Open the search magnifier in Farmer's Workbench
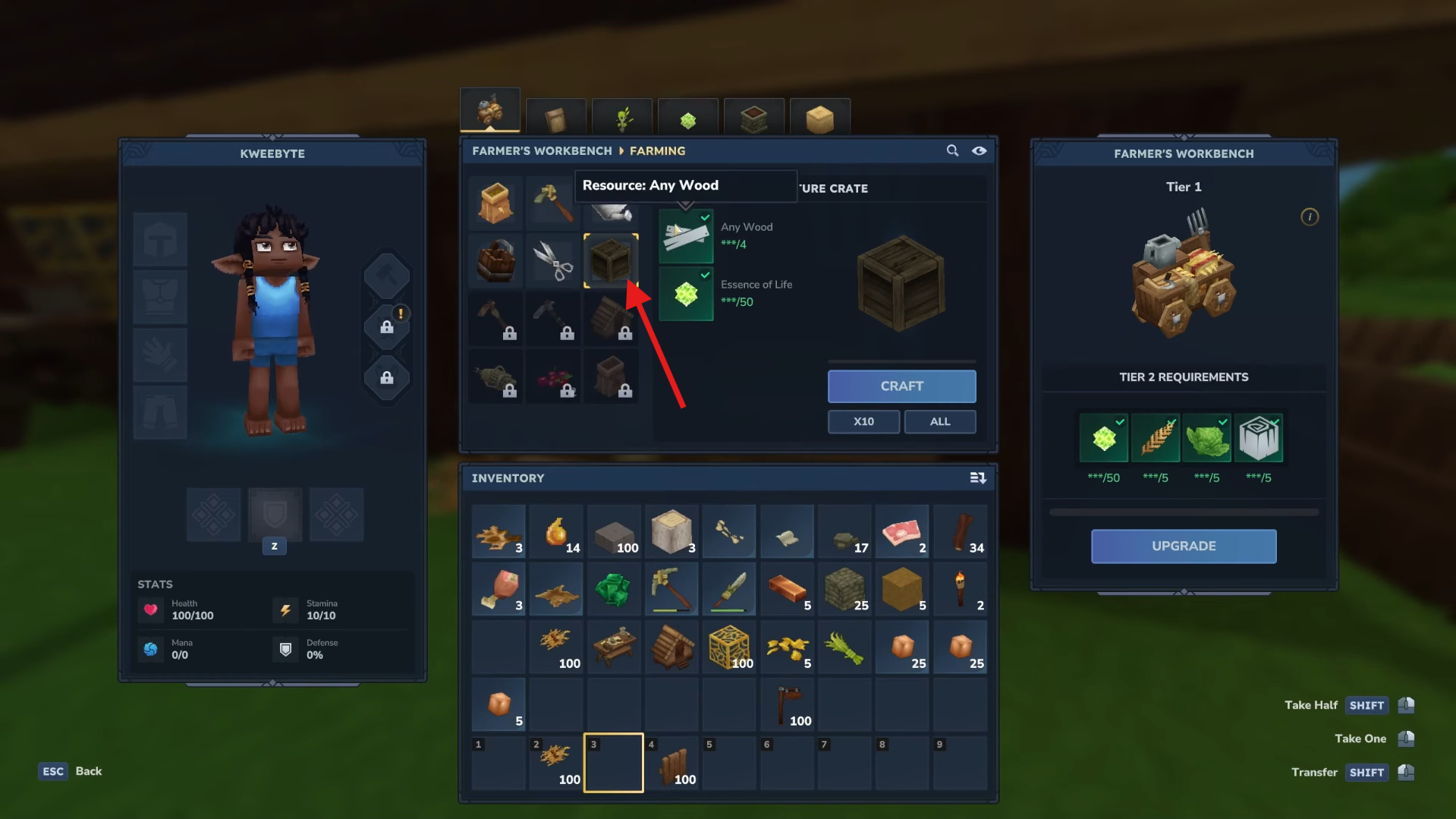This screenshot has height=819, width=1456. click(x=952, y=151)
